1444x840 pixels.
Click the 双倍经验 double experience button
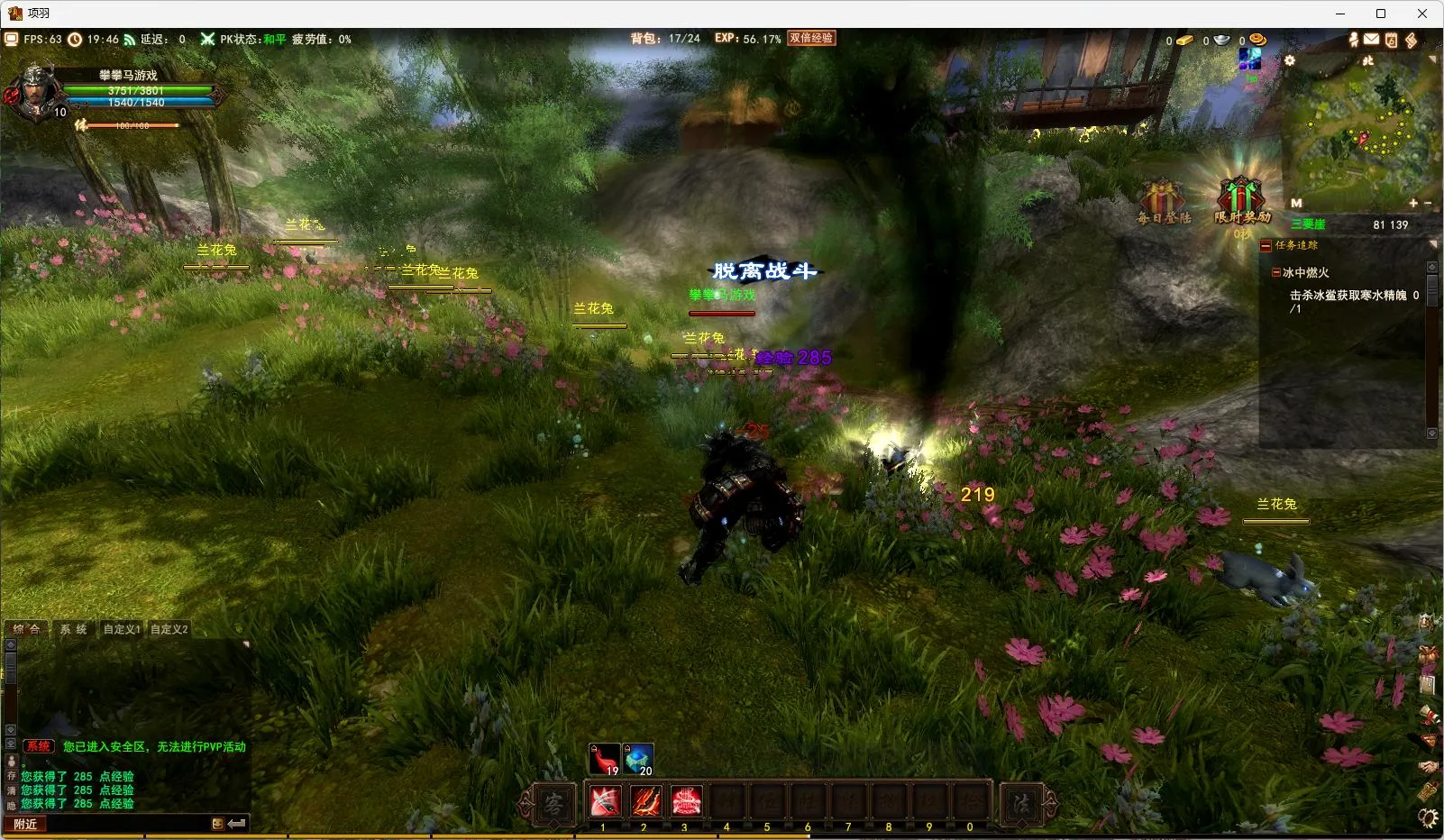coord(811,38)
